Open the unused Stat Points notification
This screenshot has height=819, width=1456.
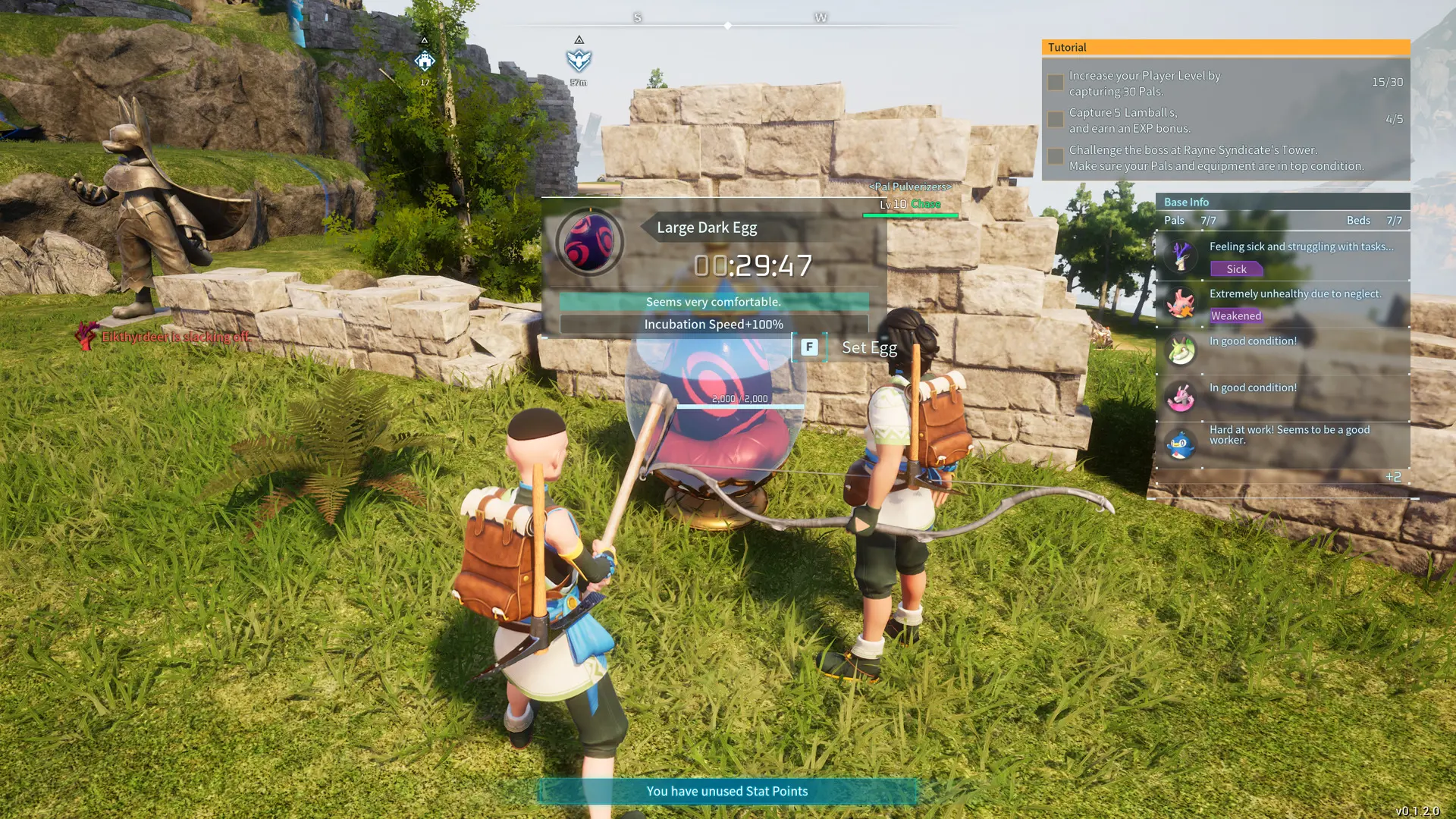[x=727, y=791]
